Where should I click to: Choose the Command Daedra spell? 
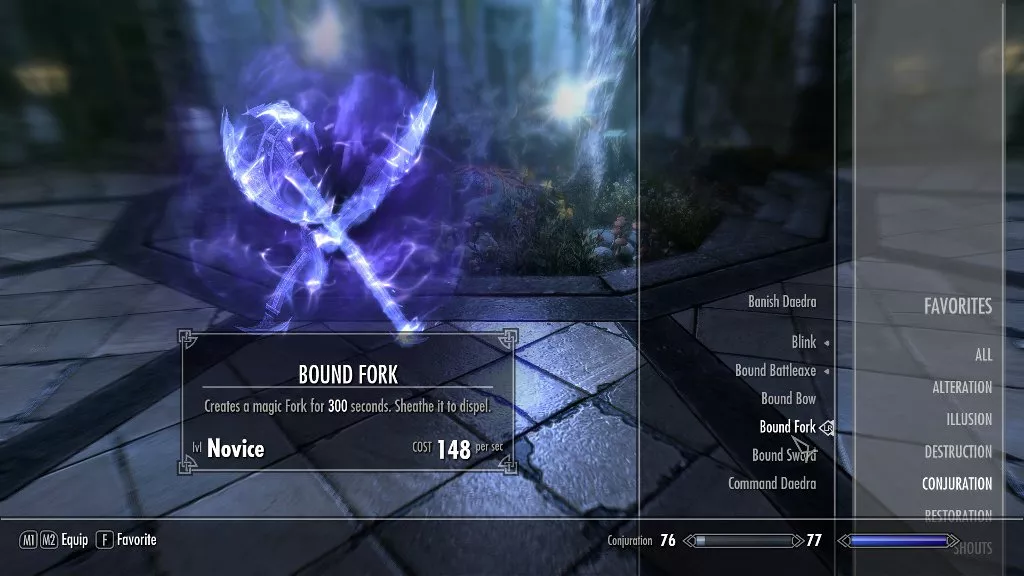point(772,483)
